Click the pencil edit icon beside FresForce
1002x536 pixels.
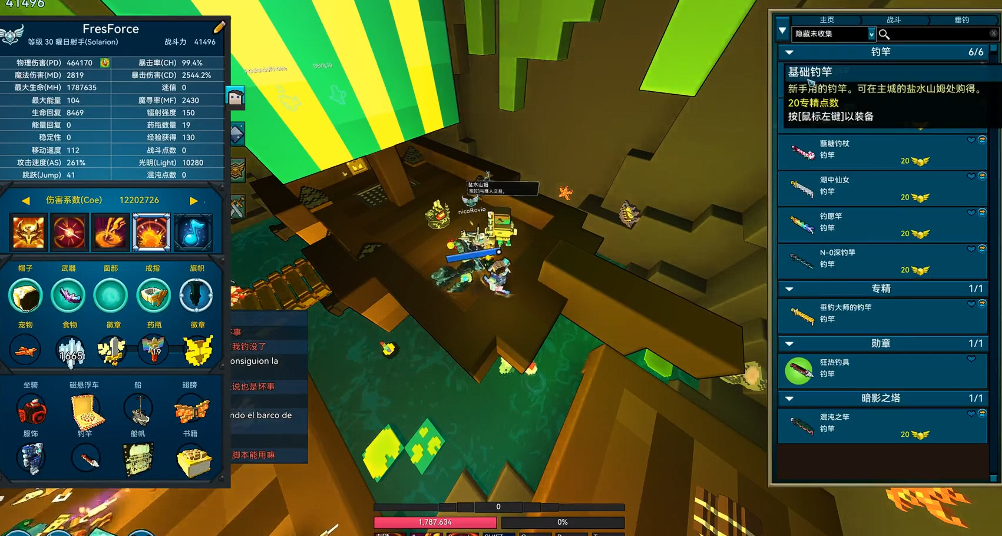pos(219,27)
